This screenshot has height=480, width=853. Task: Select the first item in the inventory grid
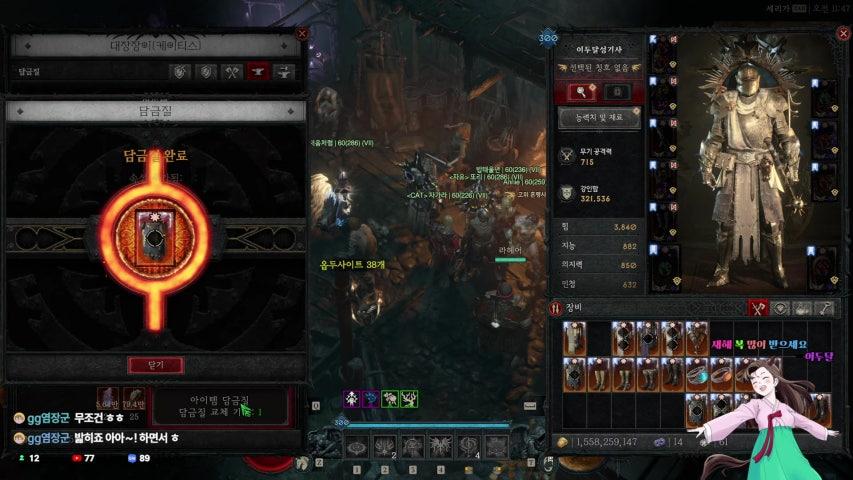click(x=573, y=338)
